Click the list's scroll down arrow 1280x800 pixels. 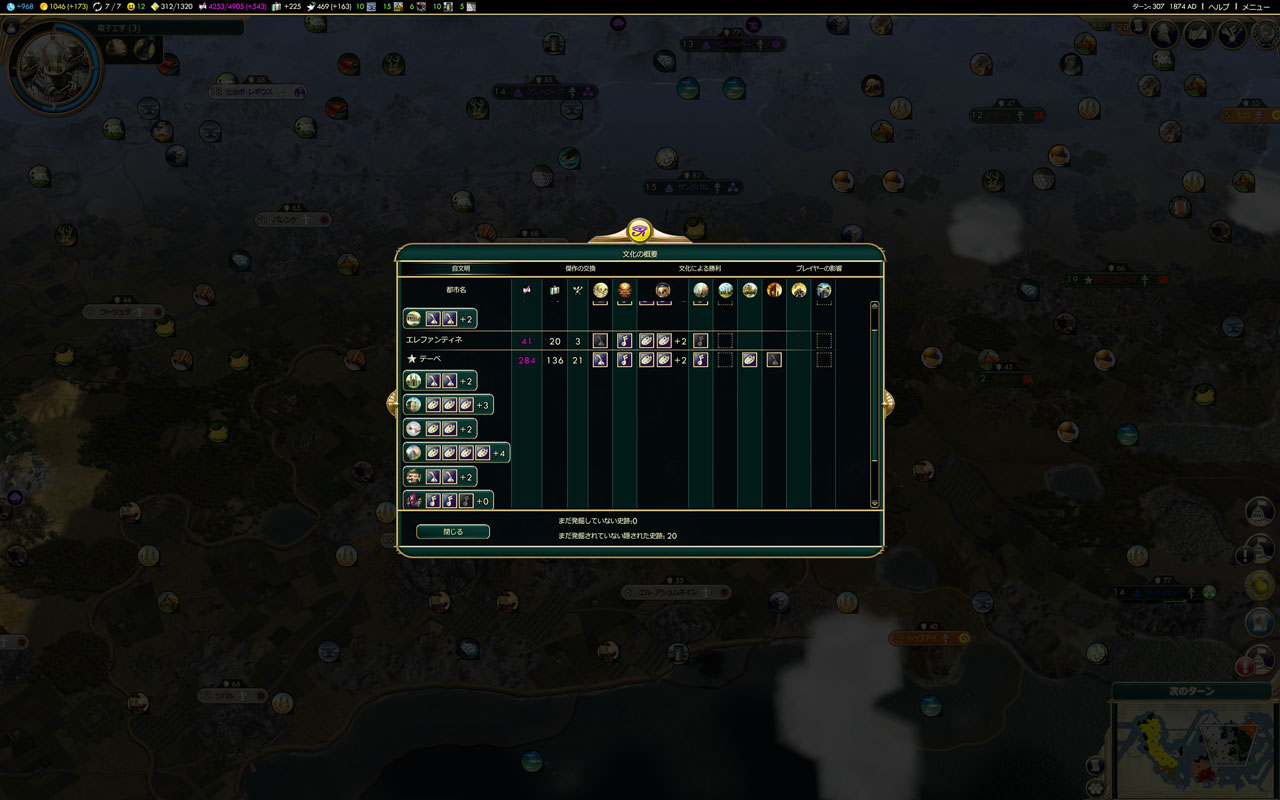click(x=875, y=503)
